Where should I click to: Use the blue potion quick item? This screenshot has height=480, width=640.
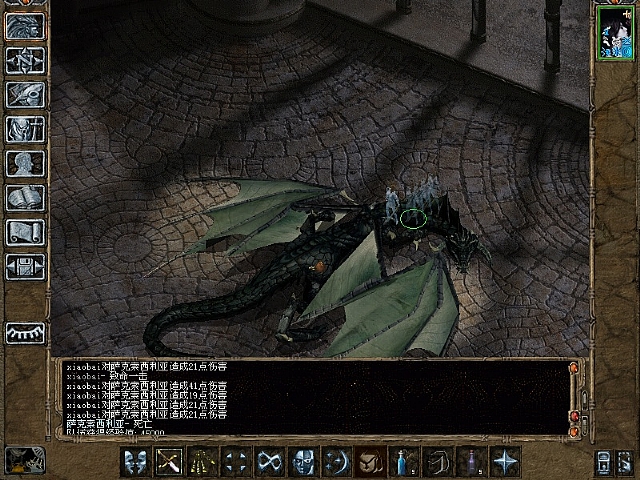(x=405, y=462)
